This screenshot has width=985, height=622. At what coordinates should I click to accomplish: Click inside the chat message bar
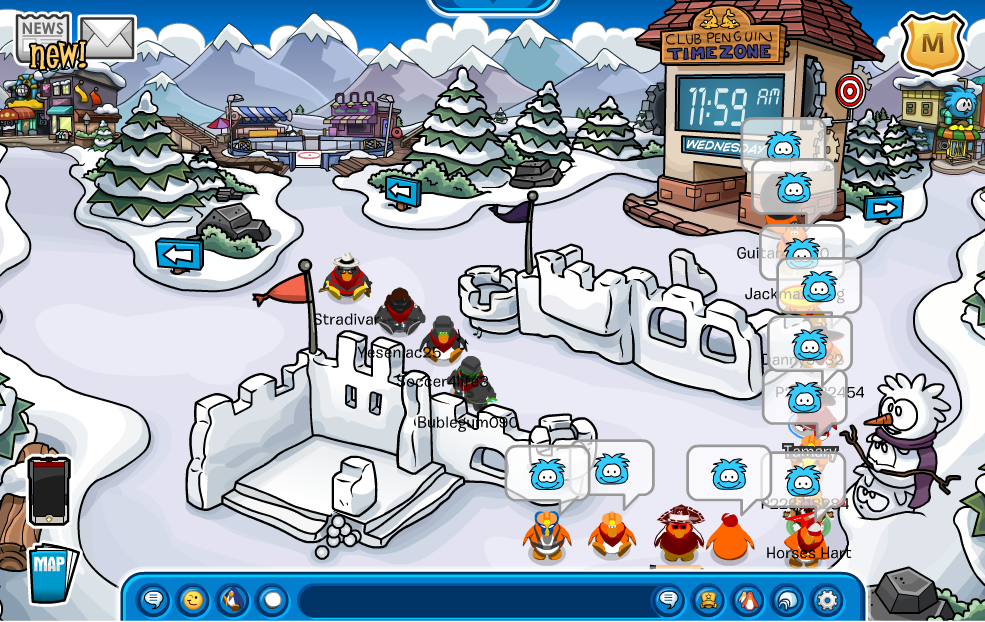point(475,601)
